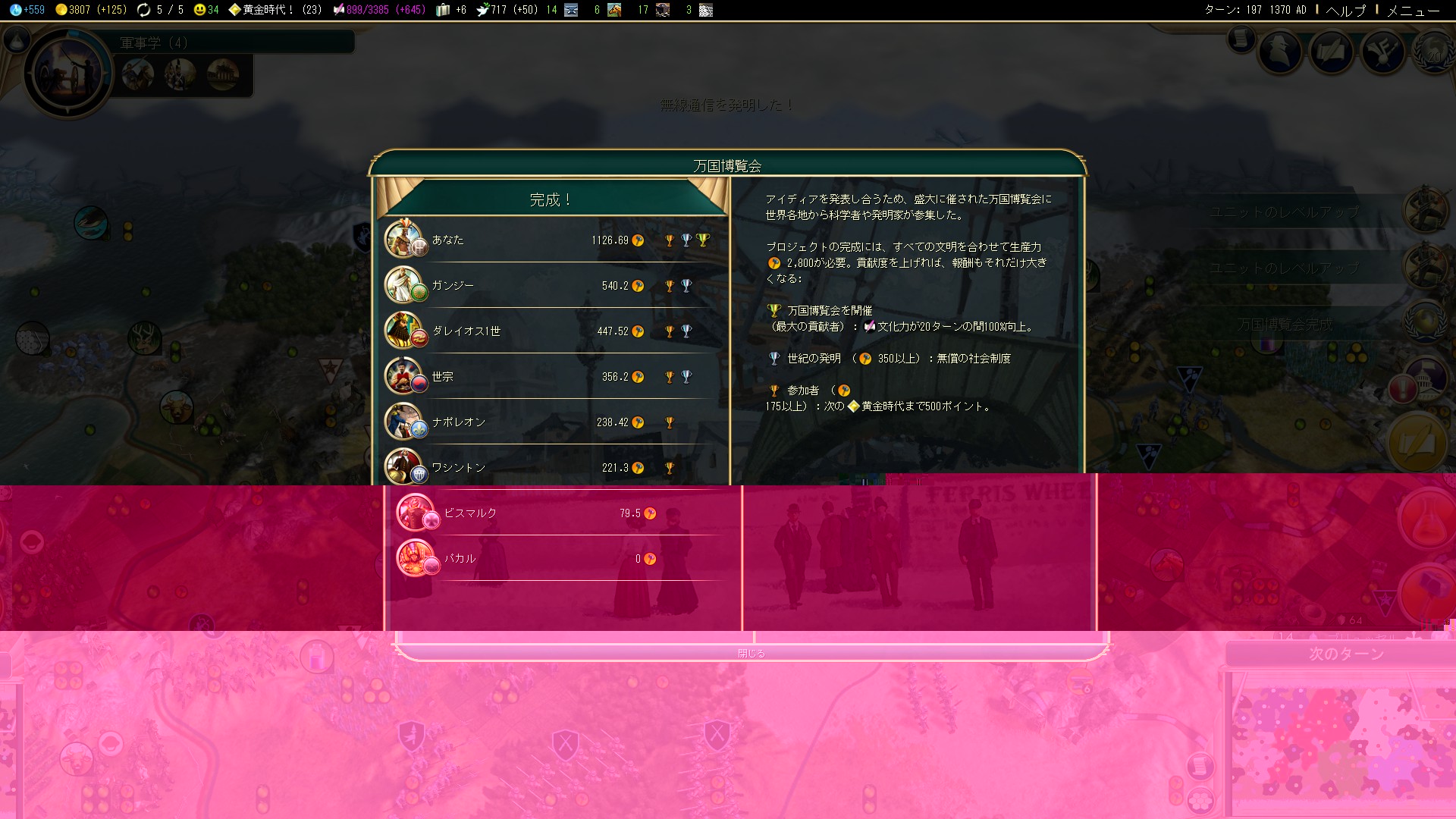This screenshot has width=1456, height=819.
Task: Open the diplomacy overview horn icon
Action: (x=1384, y=52)
